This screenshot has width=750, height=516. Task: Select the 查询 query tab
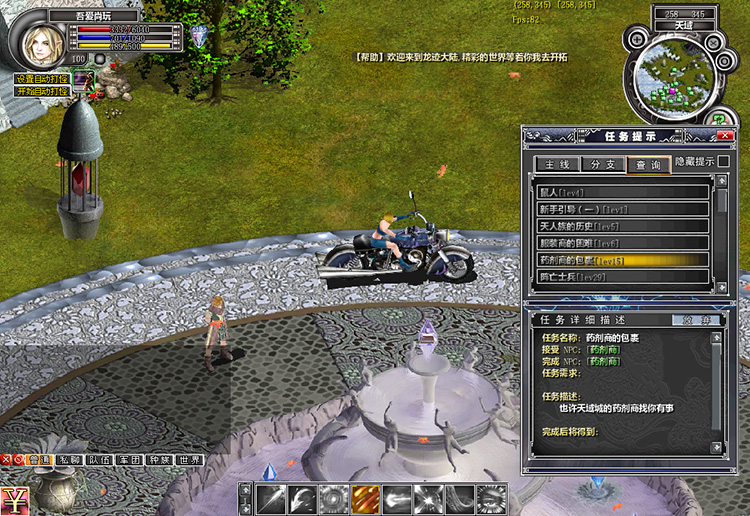click(x=648, y=164)
